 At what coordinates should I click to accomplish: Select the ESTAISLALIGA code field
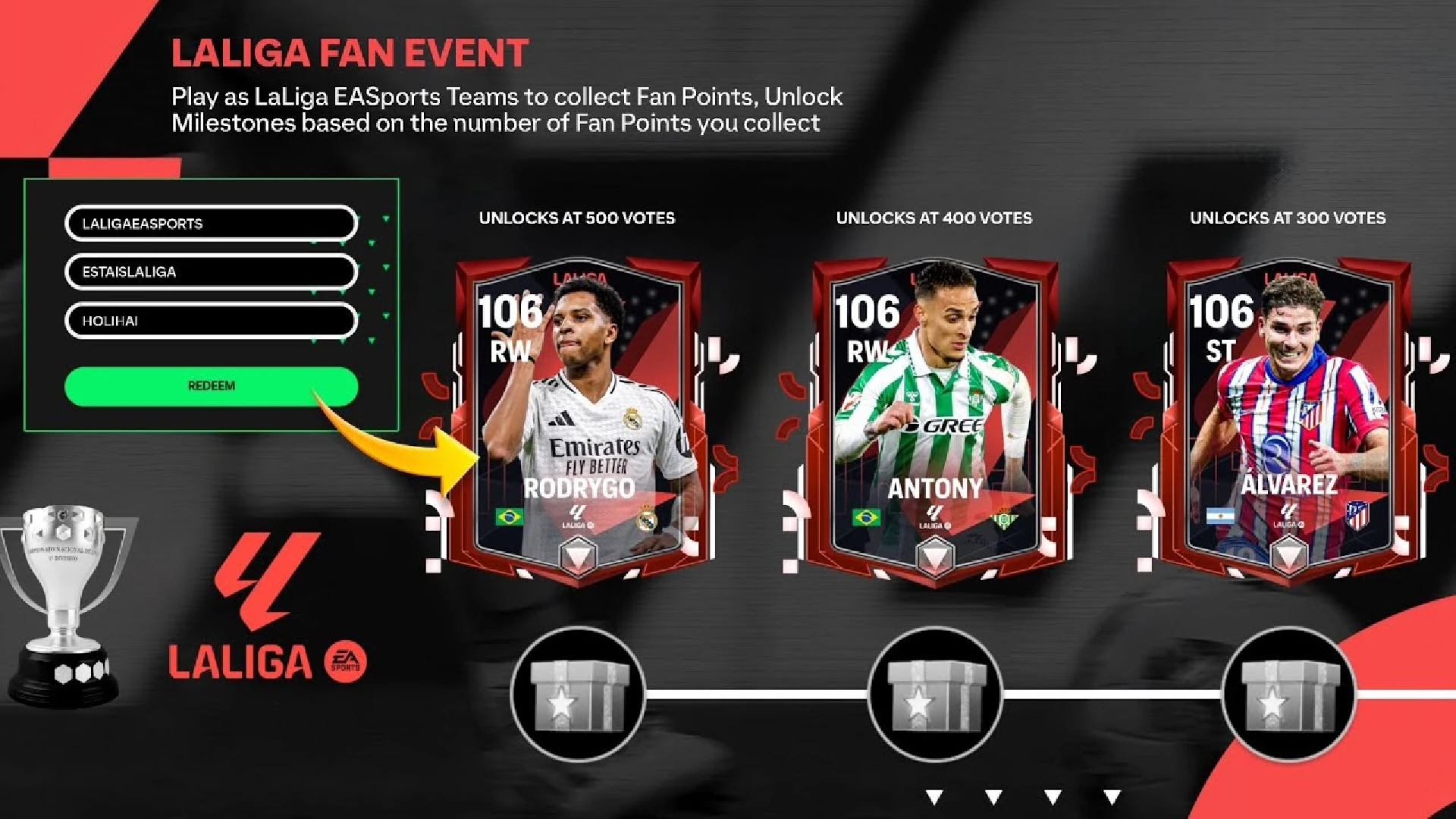(211, 272)
